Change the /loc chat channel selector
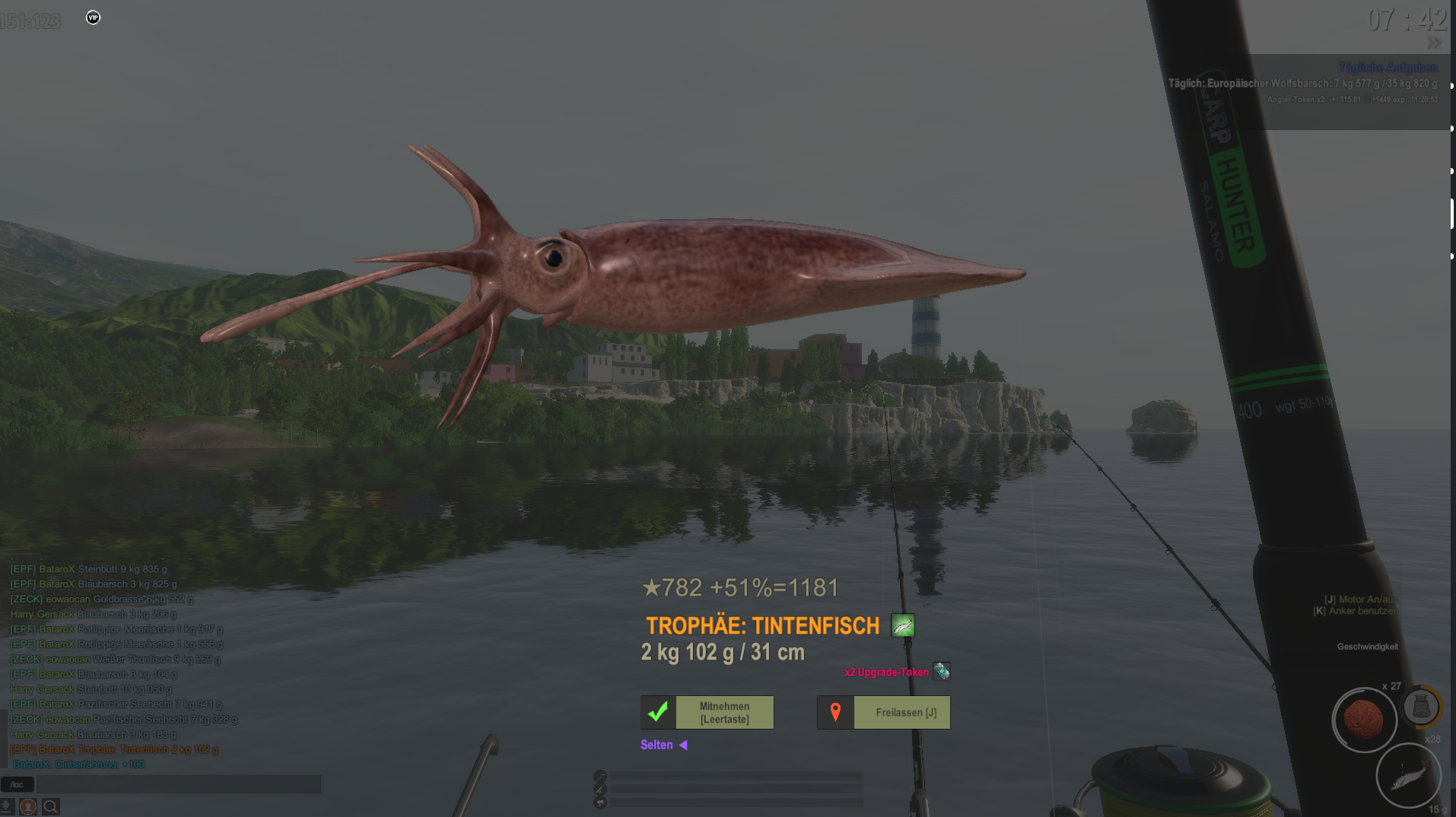Viewport: 1456px width, 817px height. point(17,784)
